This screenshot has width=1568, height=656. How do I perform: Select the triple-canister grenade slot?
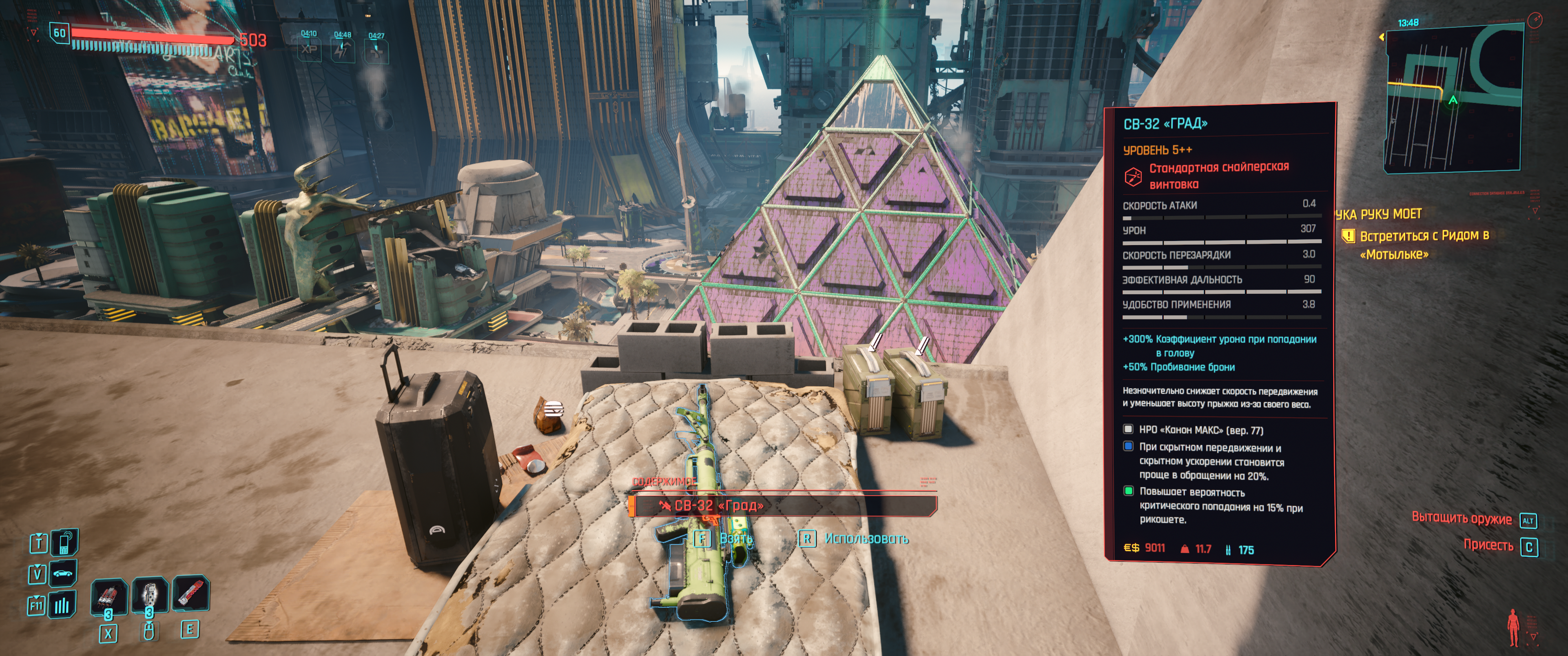pos(108,597)
